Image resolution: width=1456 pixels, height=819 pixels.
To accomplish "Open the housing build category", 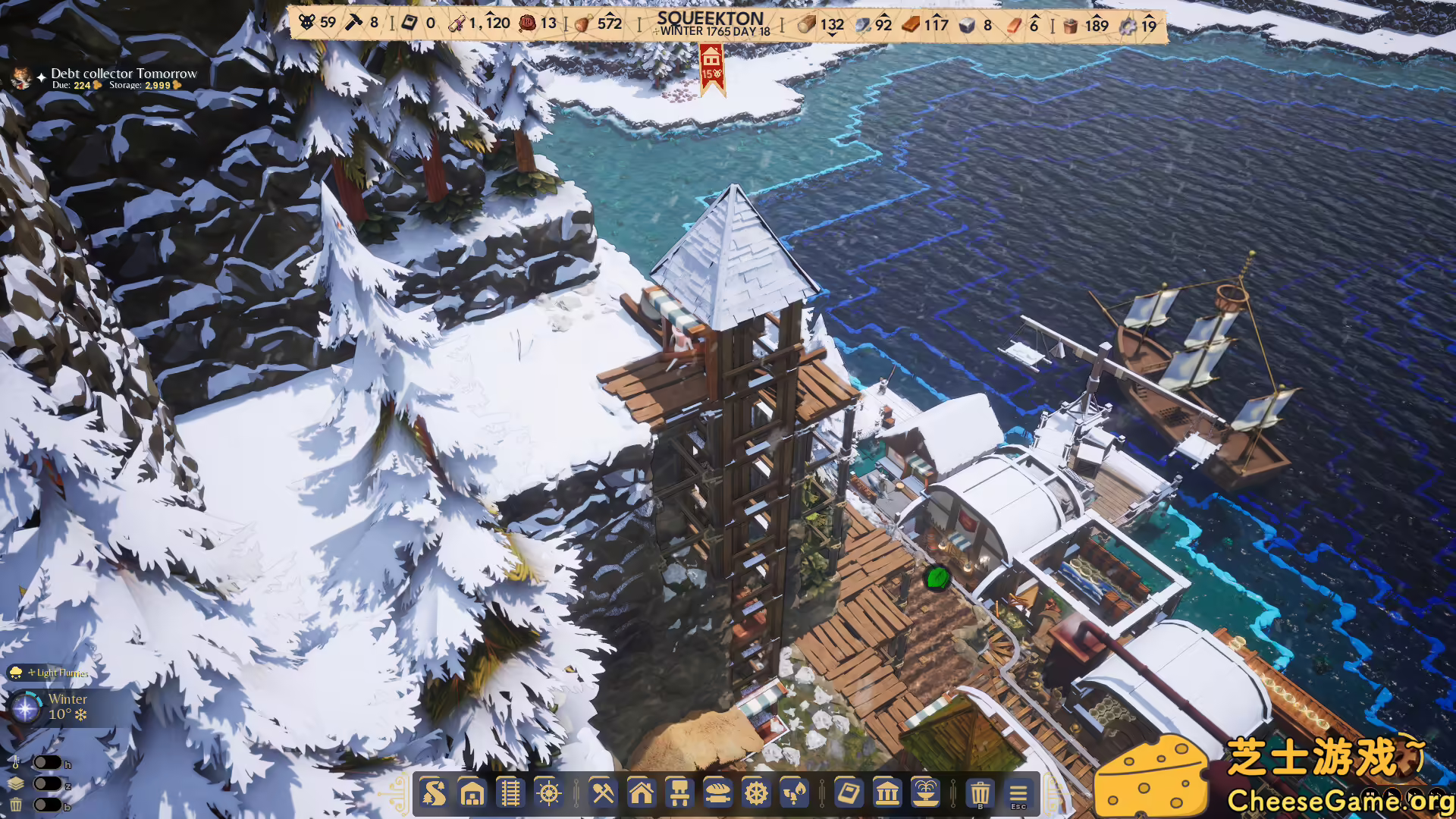I will pyautogui.click(x=642, y=794).
